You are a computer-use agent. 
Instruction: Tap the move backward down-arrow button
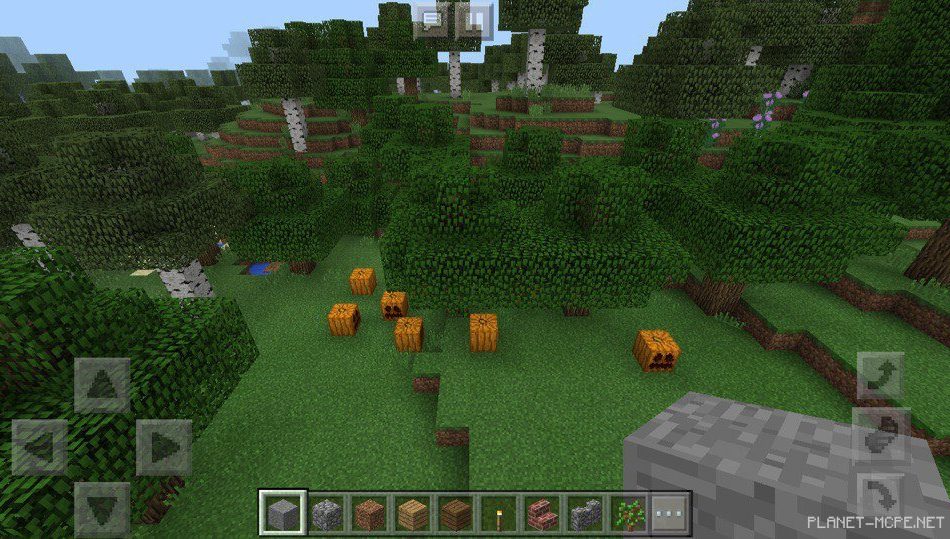pos(101,509)
